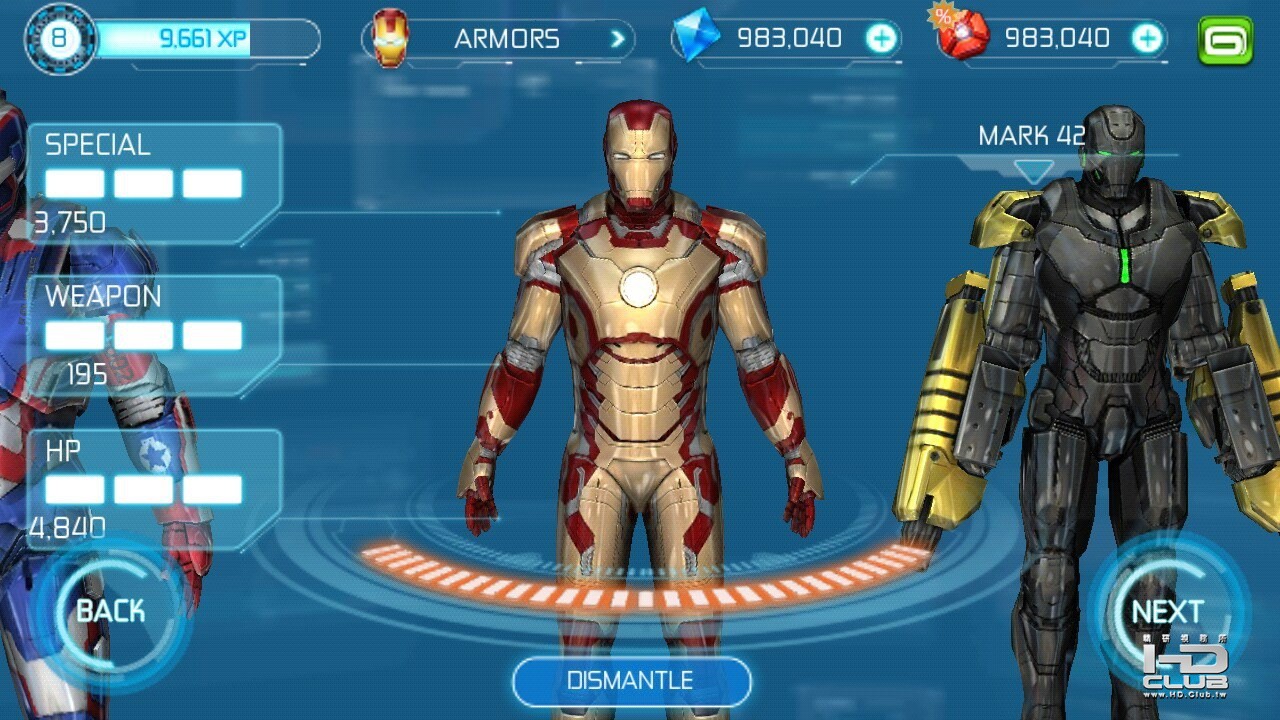This screenshot has width=1280, height=720.
Task: Go back using the BACK button
Action: pyautogui.click(x=110, y=611)
